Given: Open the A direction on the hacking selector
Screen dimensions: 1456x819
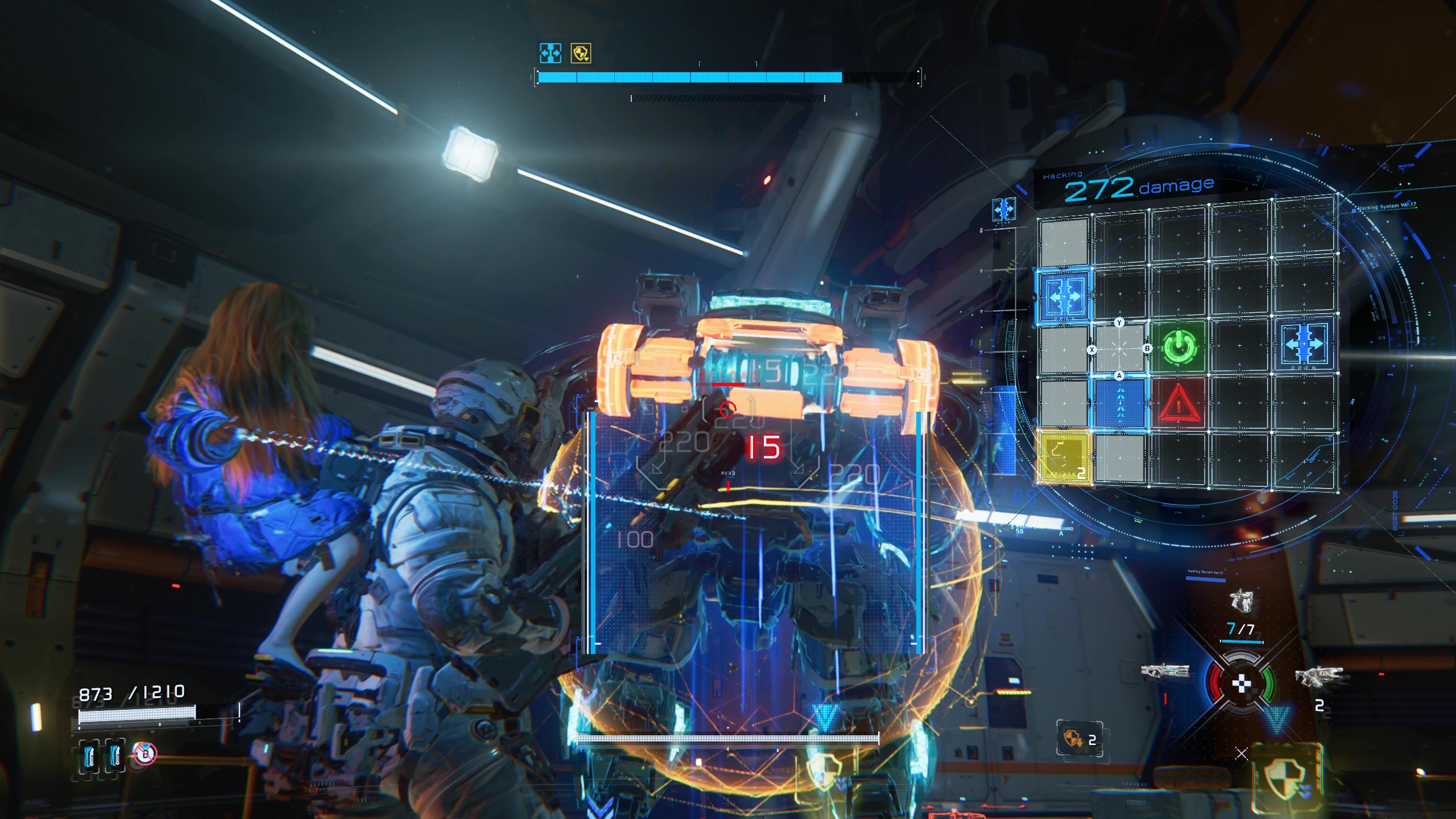Looking at the screenshot, I should (1120, 375).
